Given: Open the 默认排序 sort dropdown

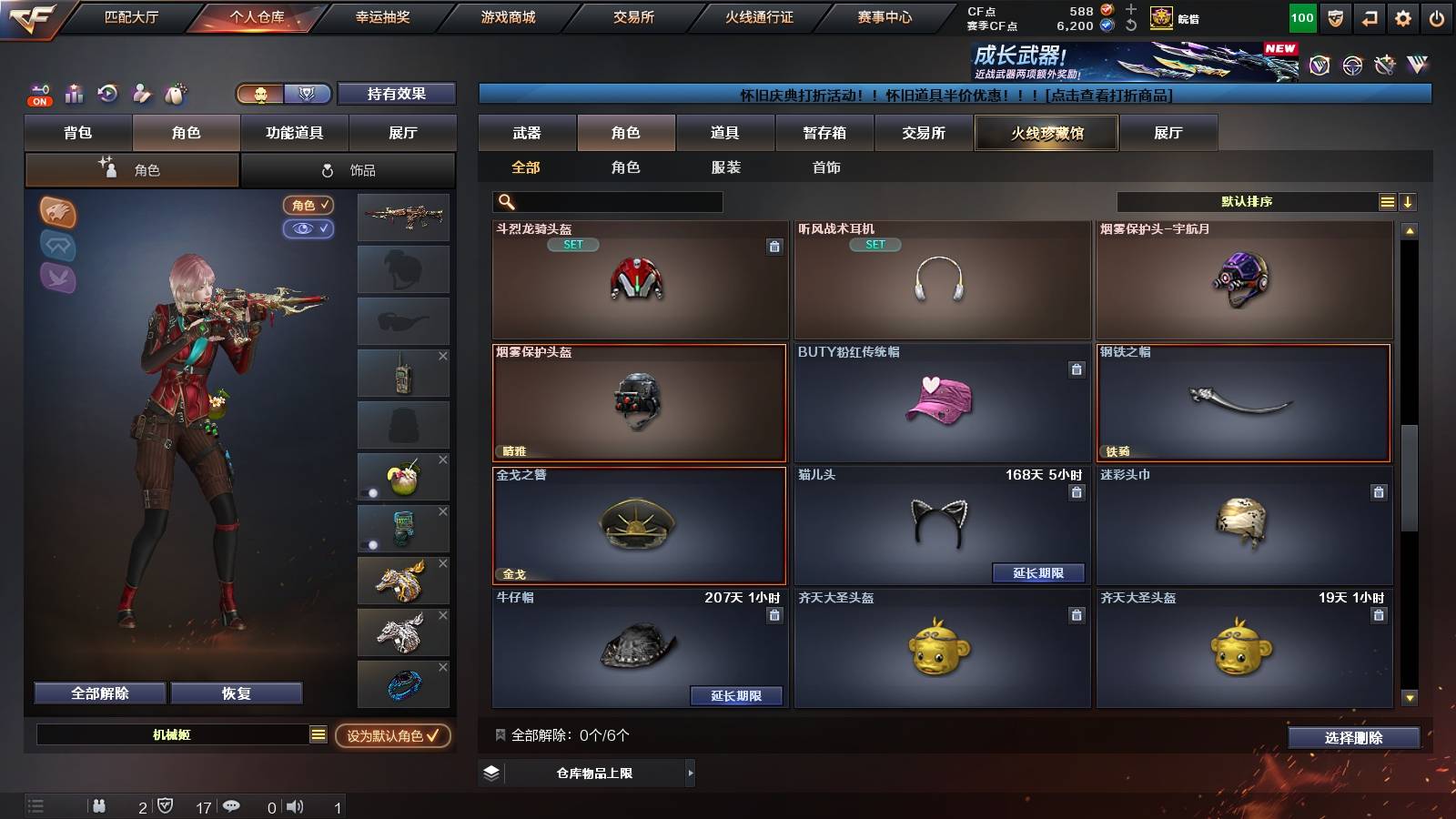Looking at the screenshot, I should click(1247, 201).
